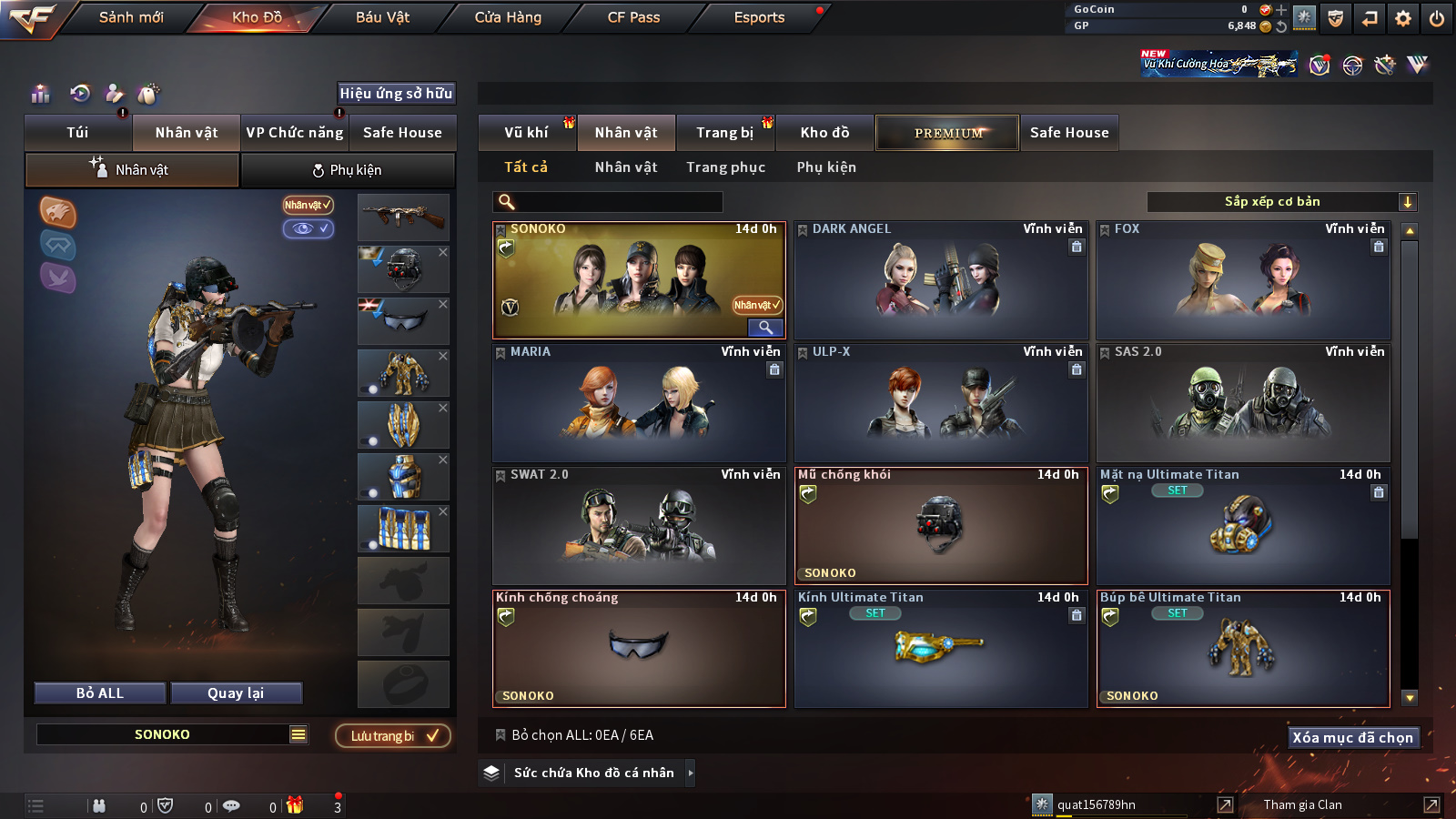The image size is (1456, 819).
Task: Open the PREMIUM tab
Action: pos(948,133)
